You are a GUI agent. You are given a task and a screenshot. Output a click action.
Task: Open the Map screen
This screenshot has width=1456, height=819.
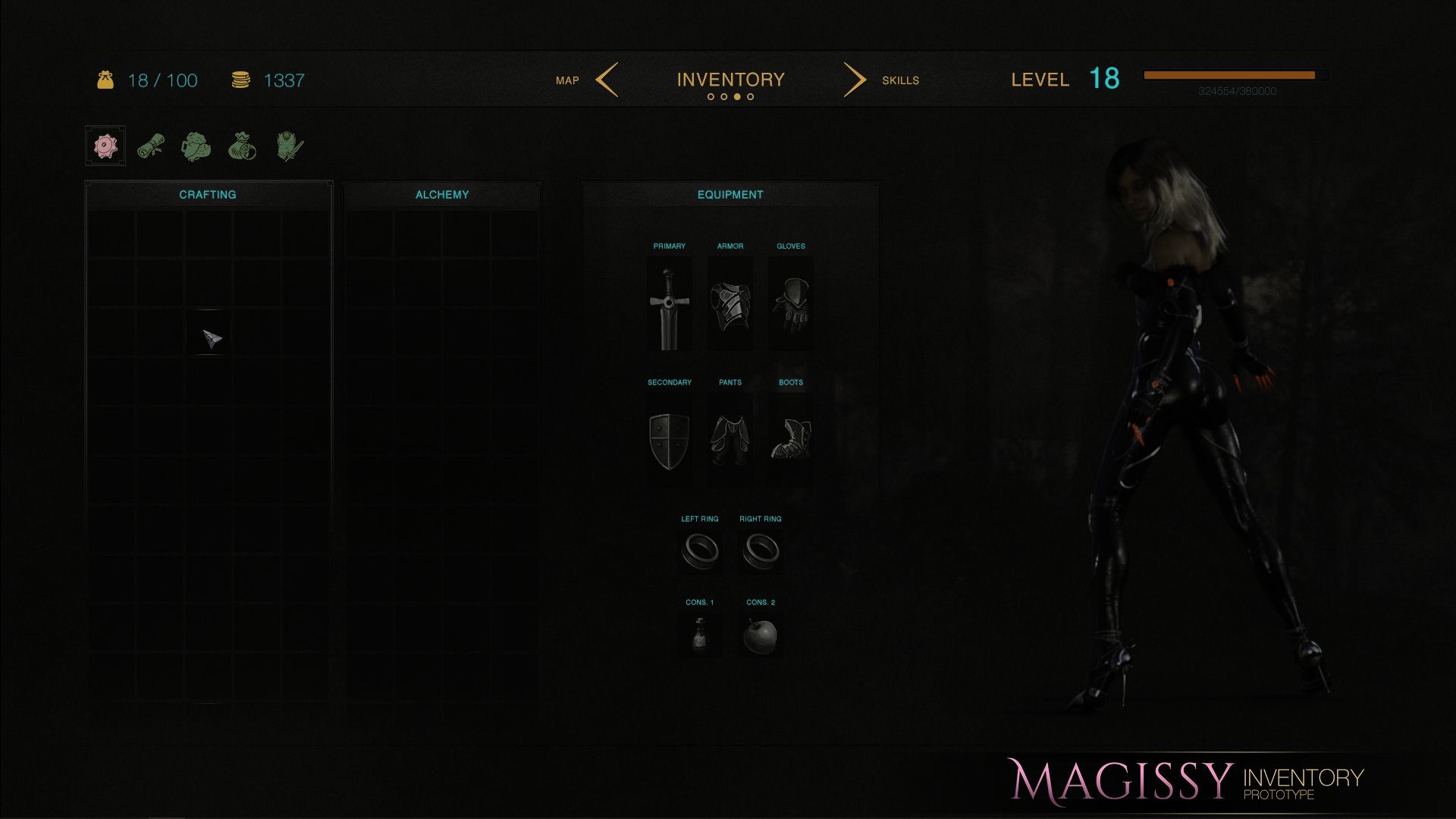point(567,80)
